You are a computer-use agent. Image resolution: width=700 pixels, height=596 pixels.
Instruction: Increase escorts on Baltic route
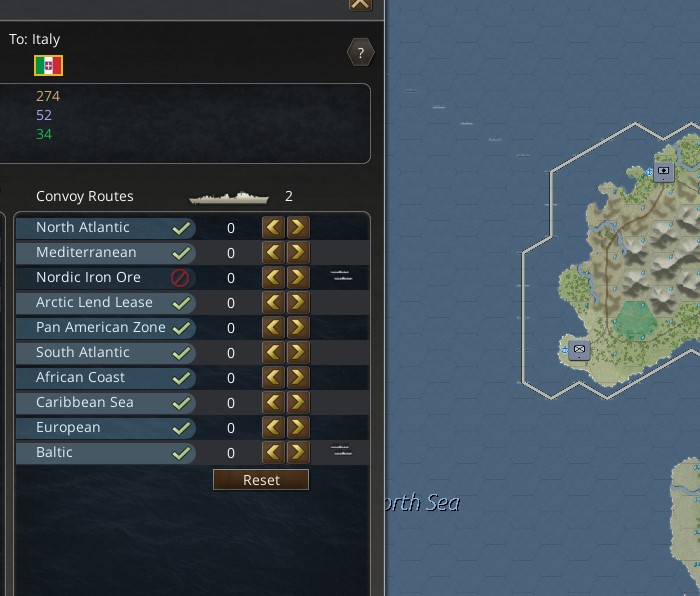coord(297,453)
